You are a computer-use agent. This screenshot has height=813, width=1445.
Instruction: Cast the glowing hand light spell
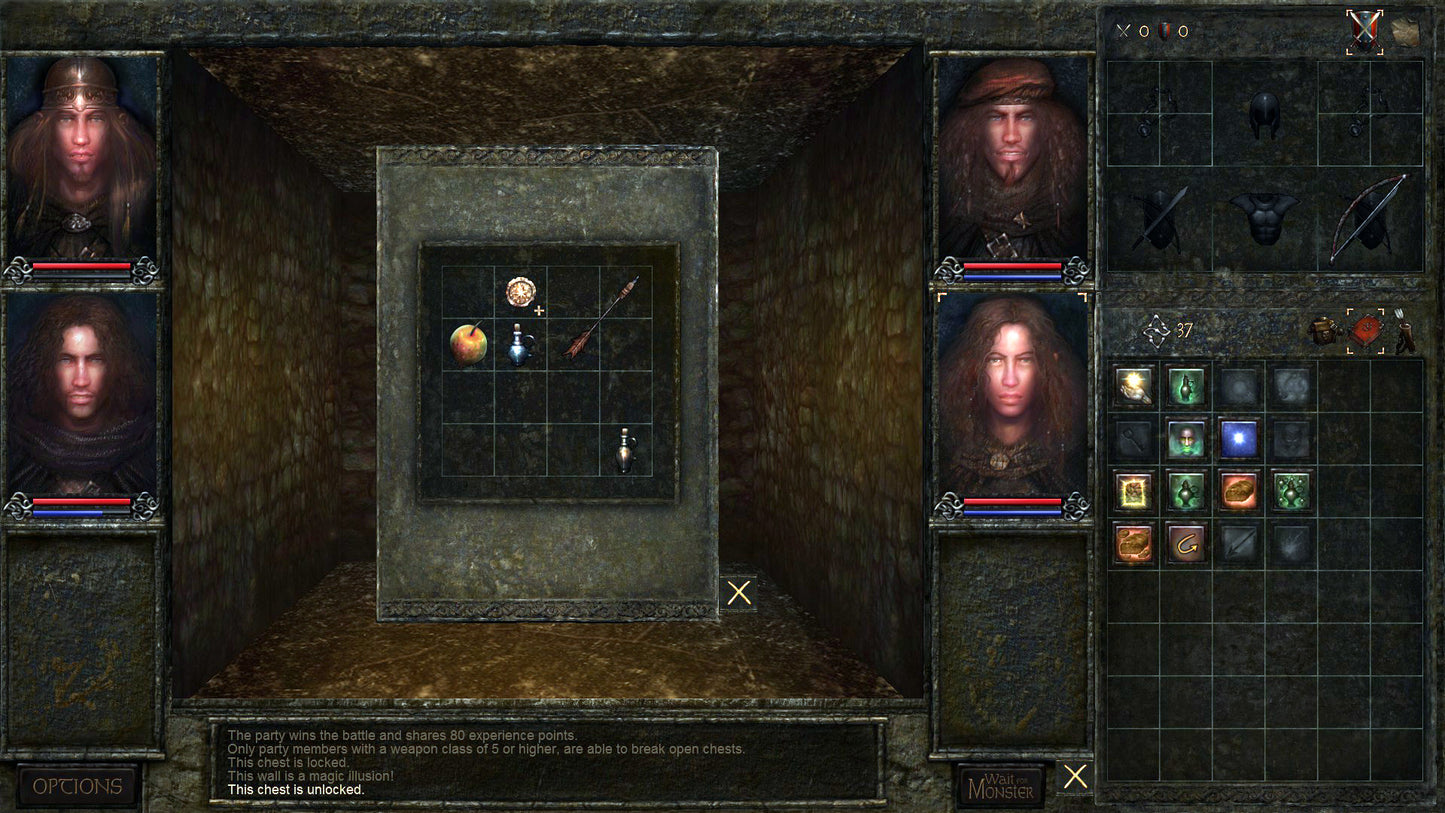[x=1134, y=386]
